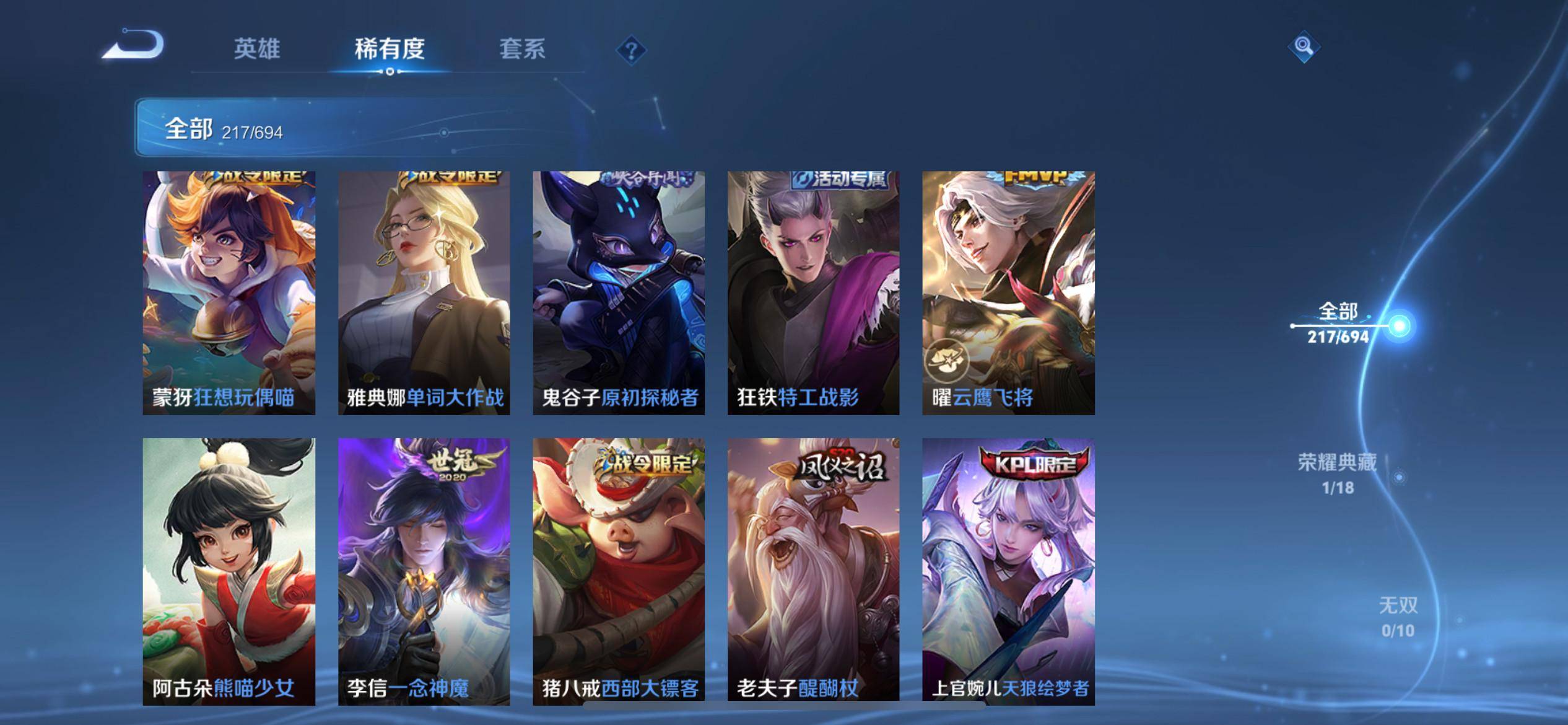Go back using the return arrow
The height and width of the screenshot is (725, 1568).
[134, 45]
